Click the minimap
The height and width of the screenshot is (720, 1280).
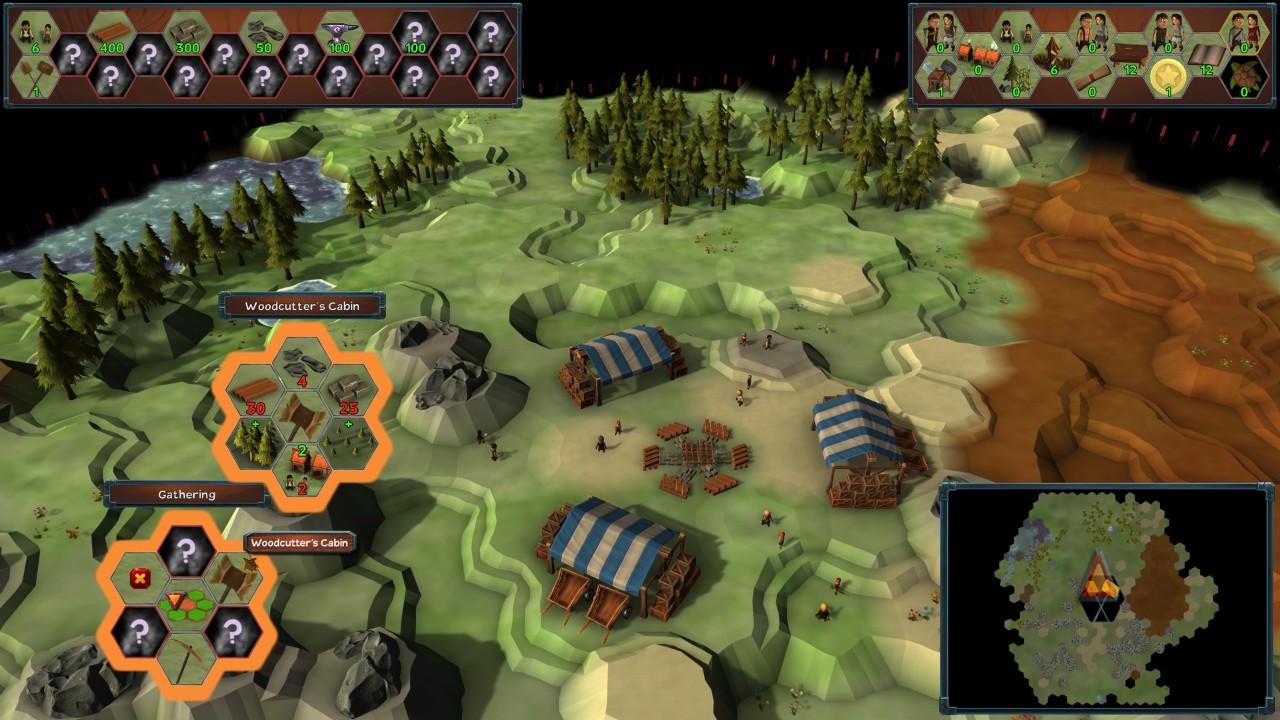1108,597
